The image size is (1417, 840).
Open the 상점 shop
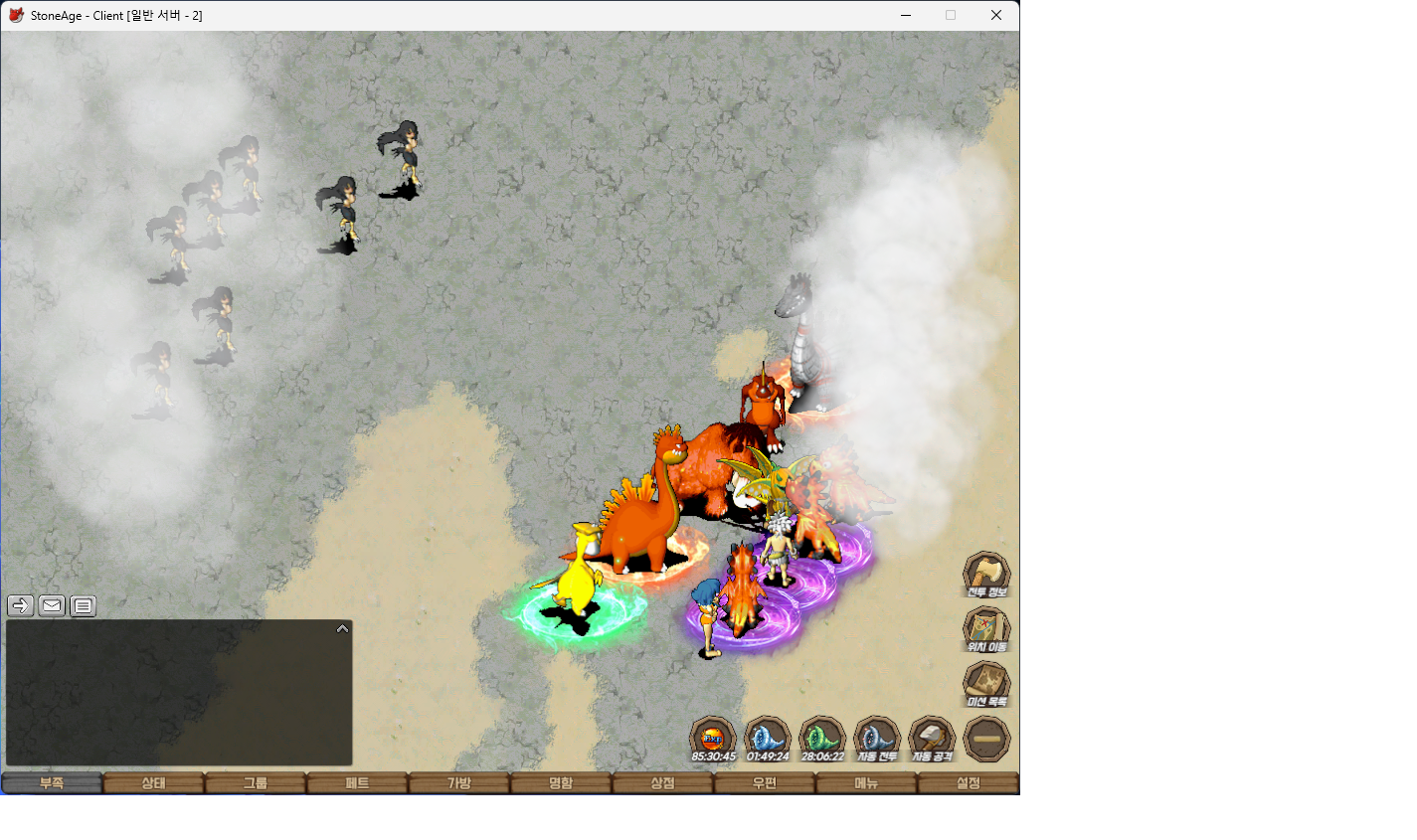pos(662,783)
